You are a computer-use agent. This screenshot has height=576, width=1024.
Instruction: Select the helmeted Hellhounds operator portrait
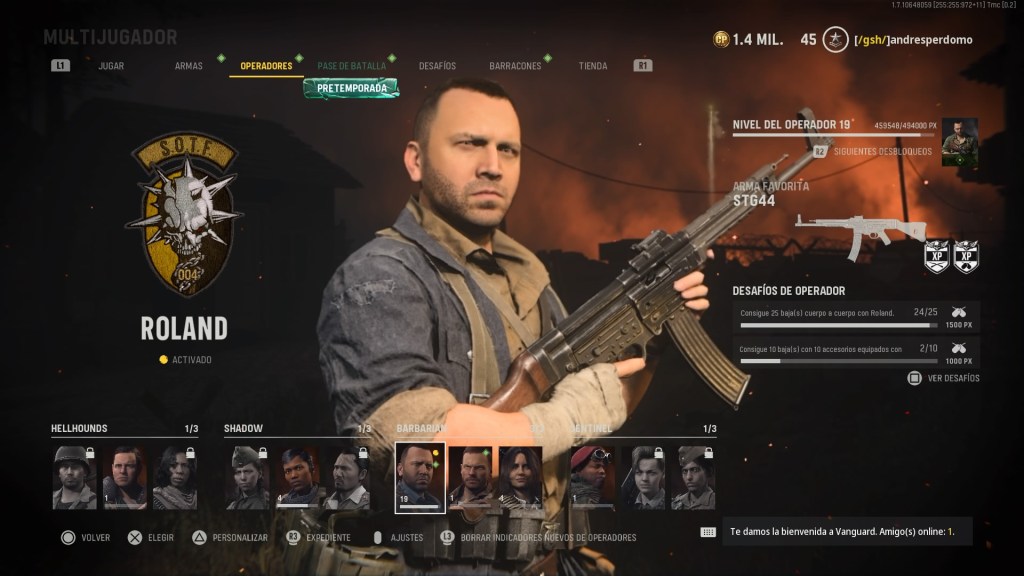click(74, 477)
